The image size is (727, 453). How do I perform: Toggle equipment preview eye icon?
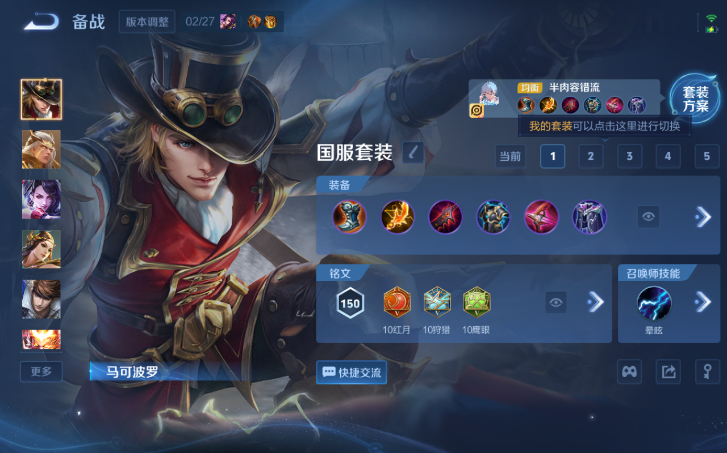click(648, 217)
